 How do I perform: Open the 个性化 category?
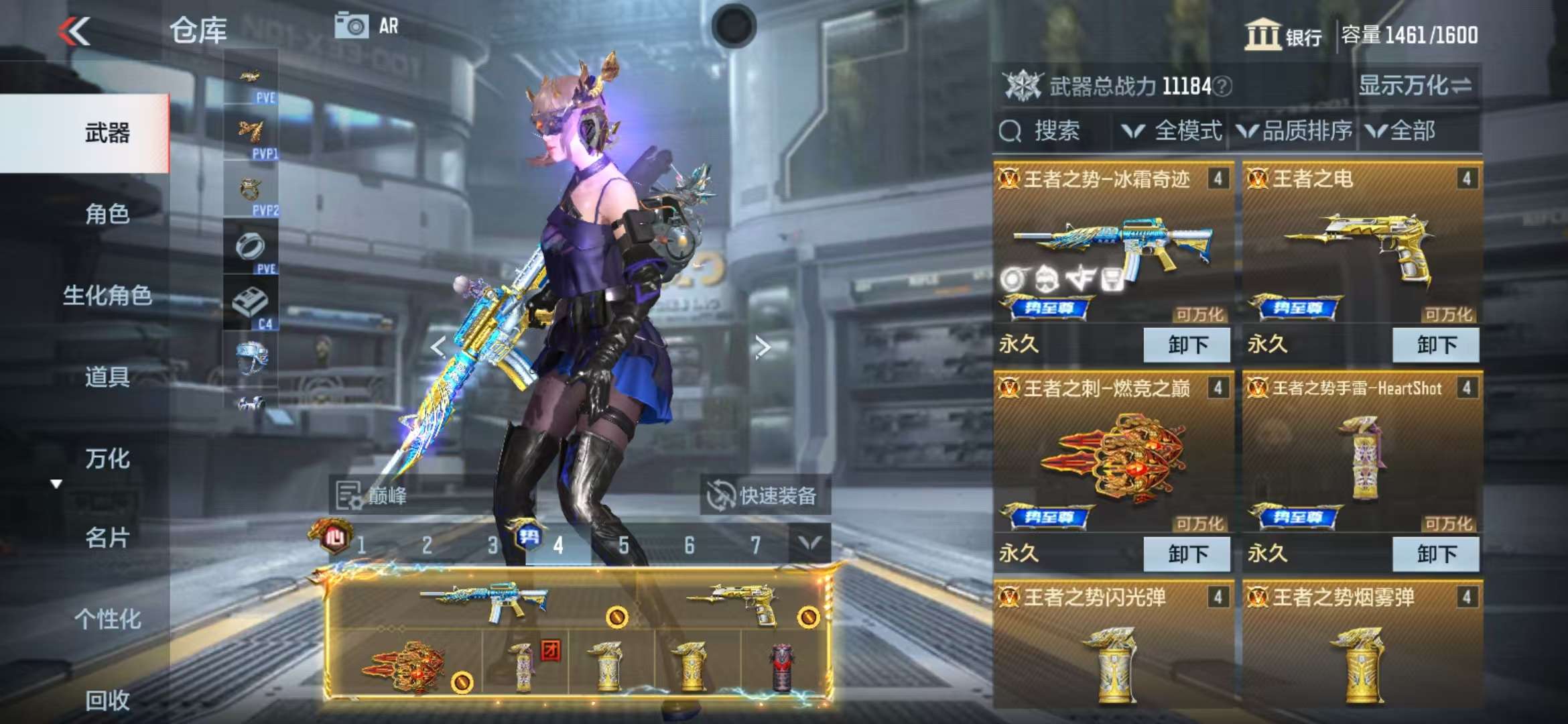107,619
